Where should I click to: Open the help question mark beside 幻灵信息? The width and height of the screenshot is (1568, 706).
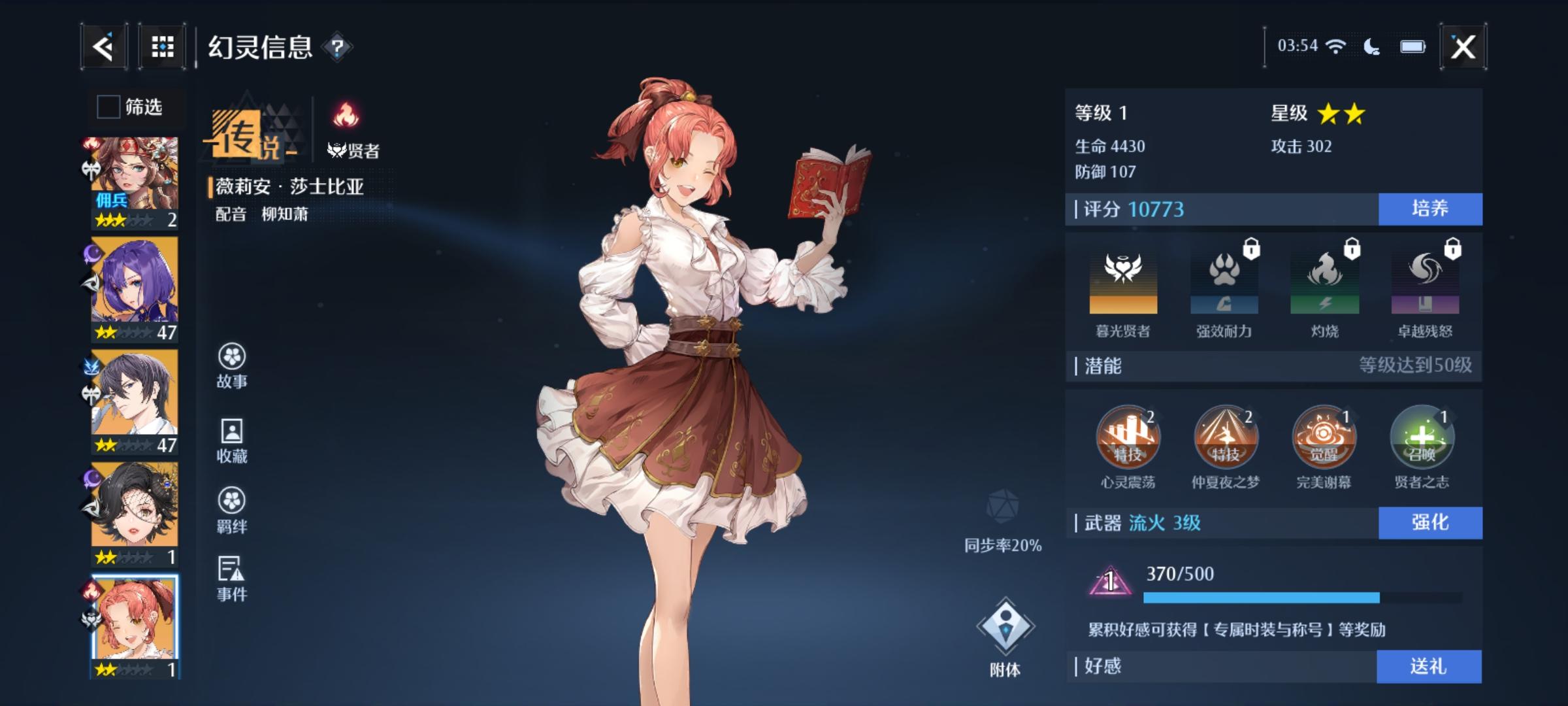[x=337, y=47]
